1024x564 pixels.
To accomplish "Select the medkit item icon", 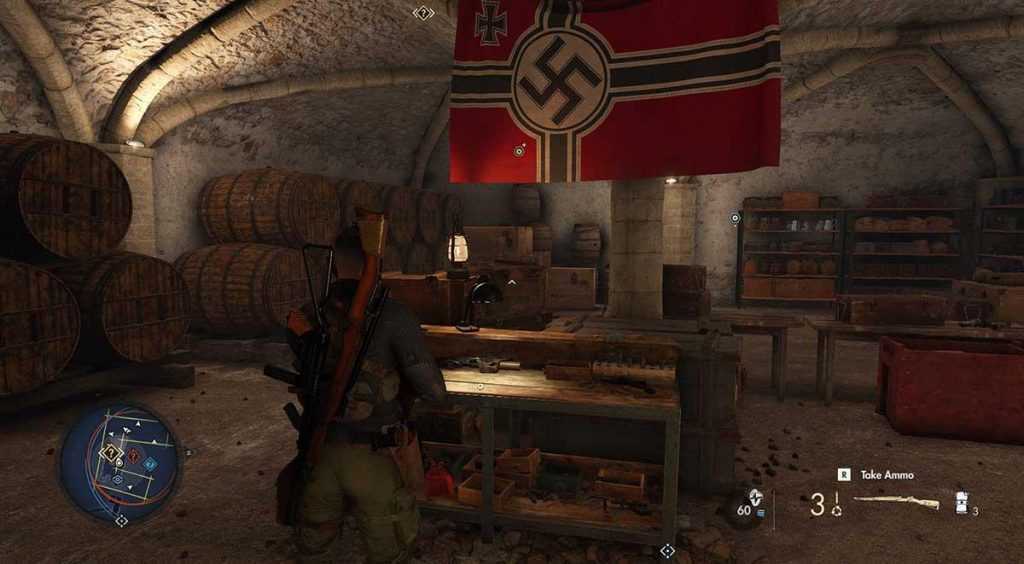I will [962, 502].
